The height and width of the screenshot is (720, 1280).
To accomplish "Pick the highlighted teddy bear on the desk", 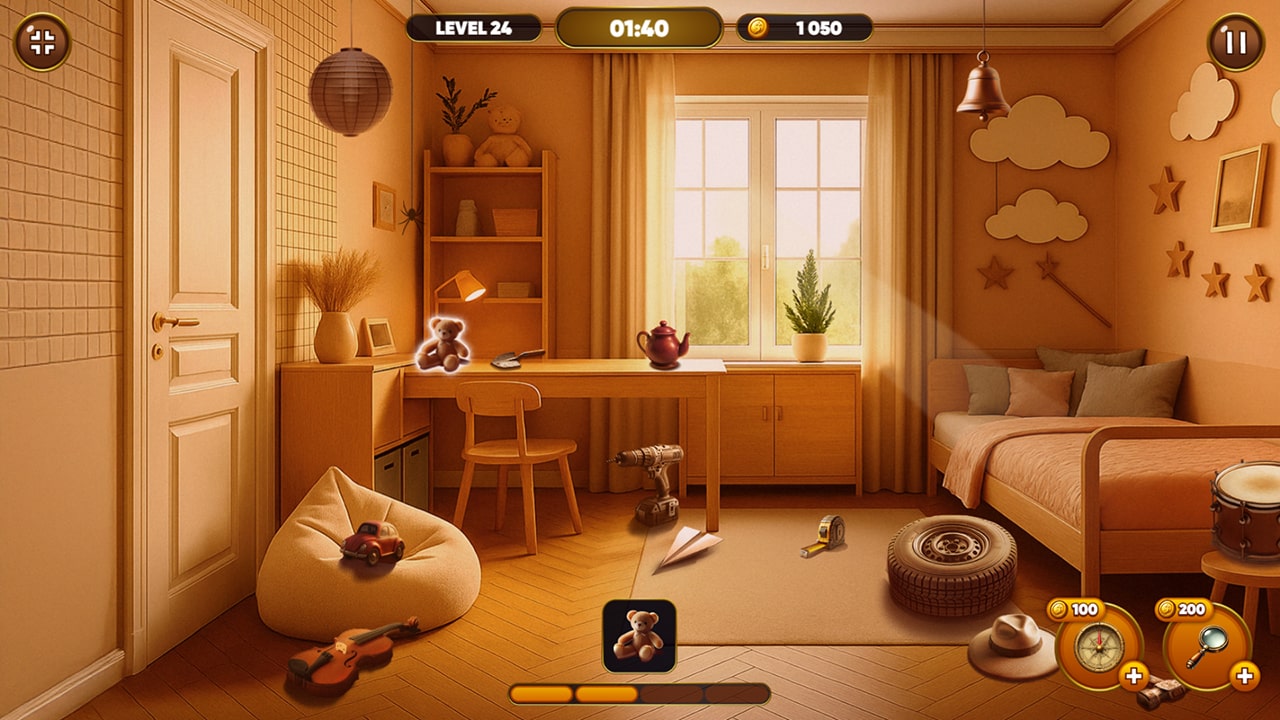I will click(x=442, y=344).
